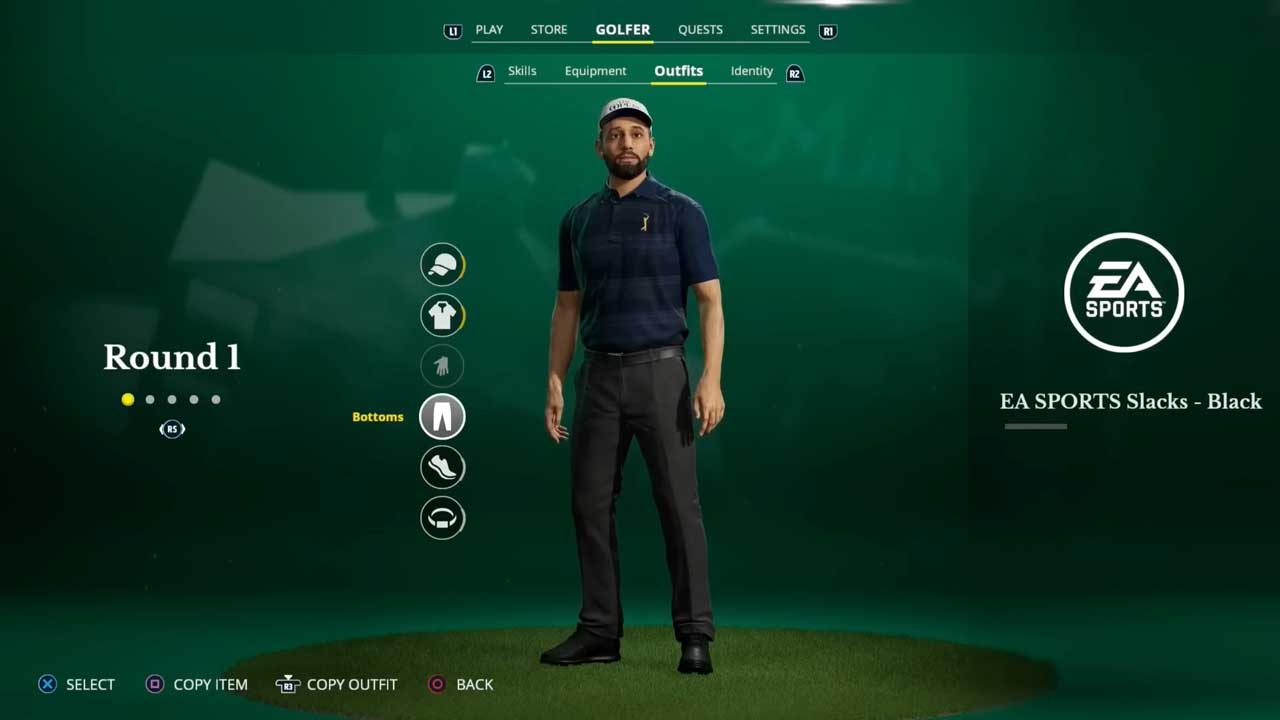Viewport: 1280px width, 720px height.
Task: Select the yellow Round 1 page dot
Action: pyautogui.click(x=128, y=400)
